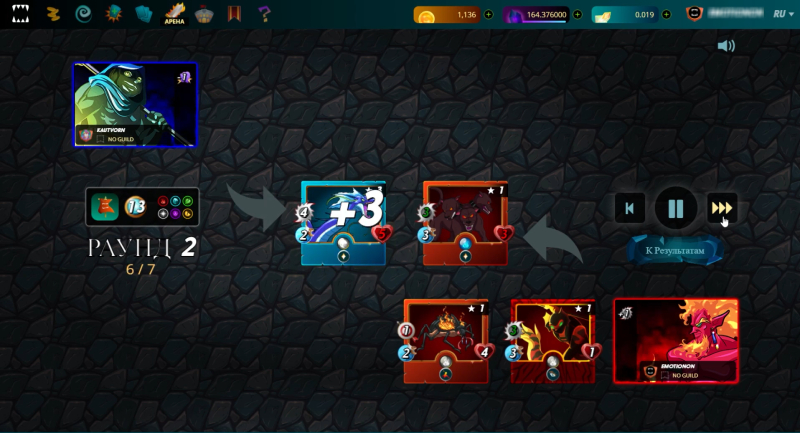This screenshot has height=433, width=800.
Task: View the KAUTYORN summoner portrait
Action: point(135,104)
